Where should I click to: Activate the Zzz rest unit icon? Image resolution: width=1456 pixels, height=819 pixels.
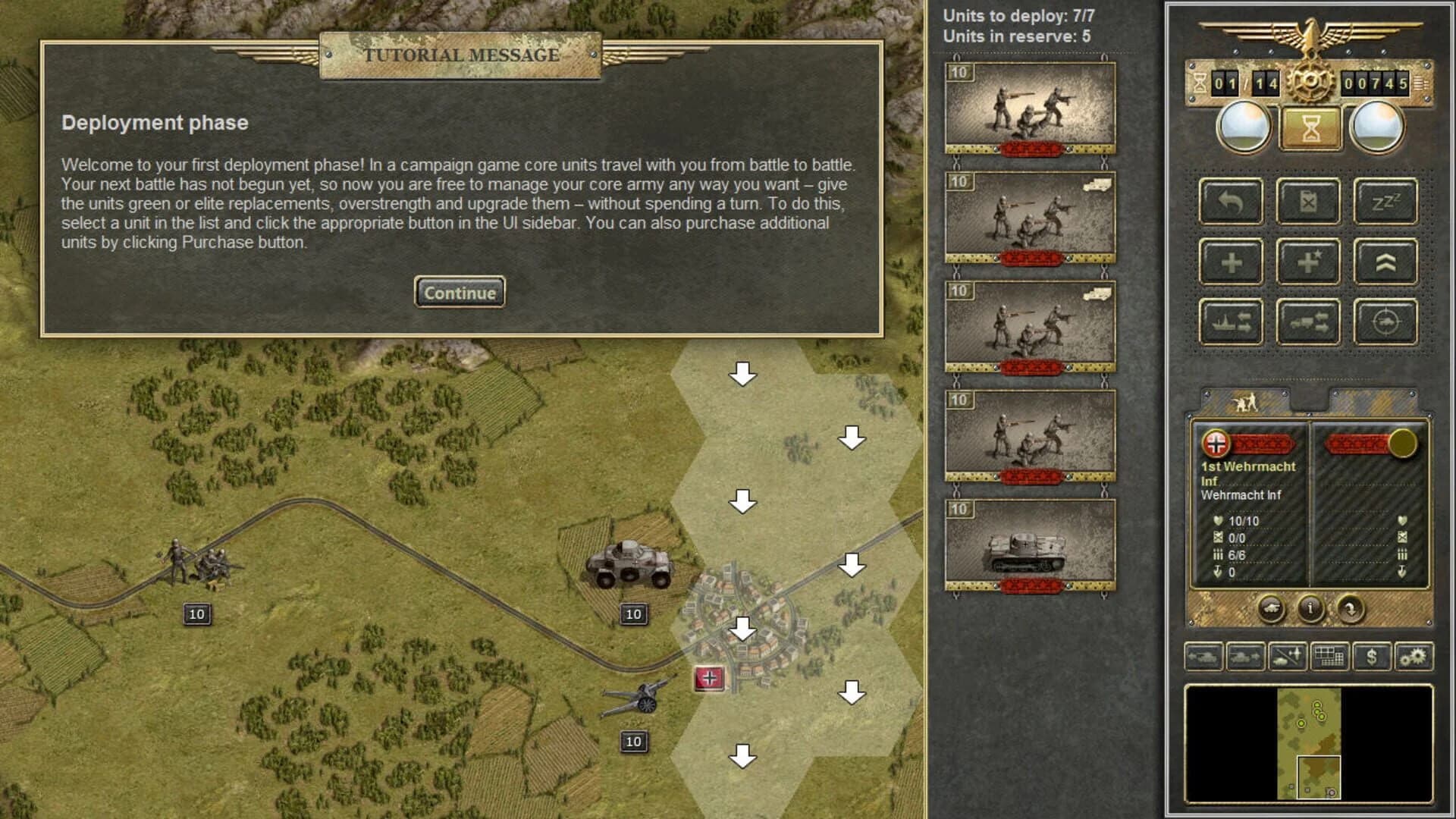[1386, 201]
